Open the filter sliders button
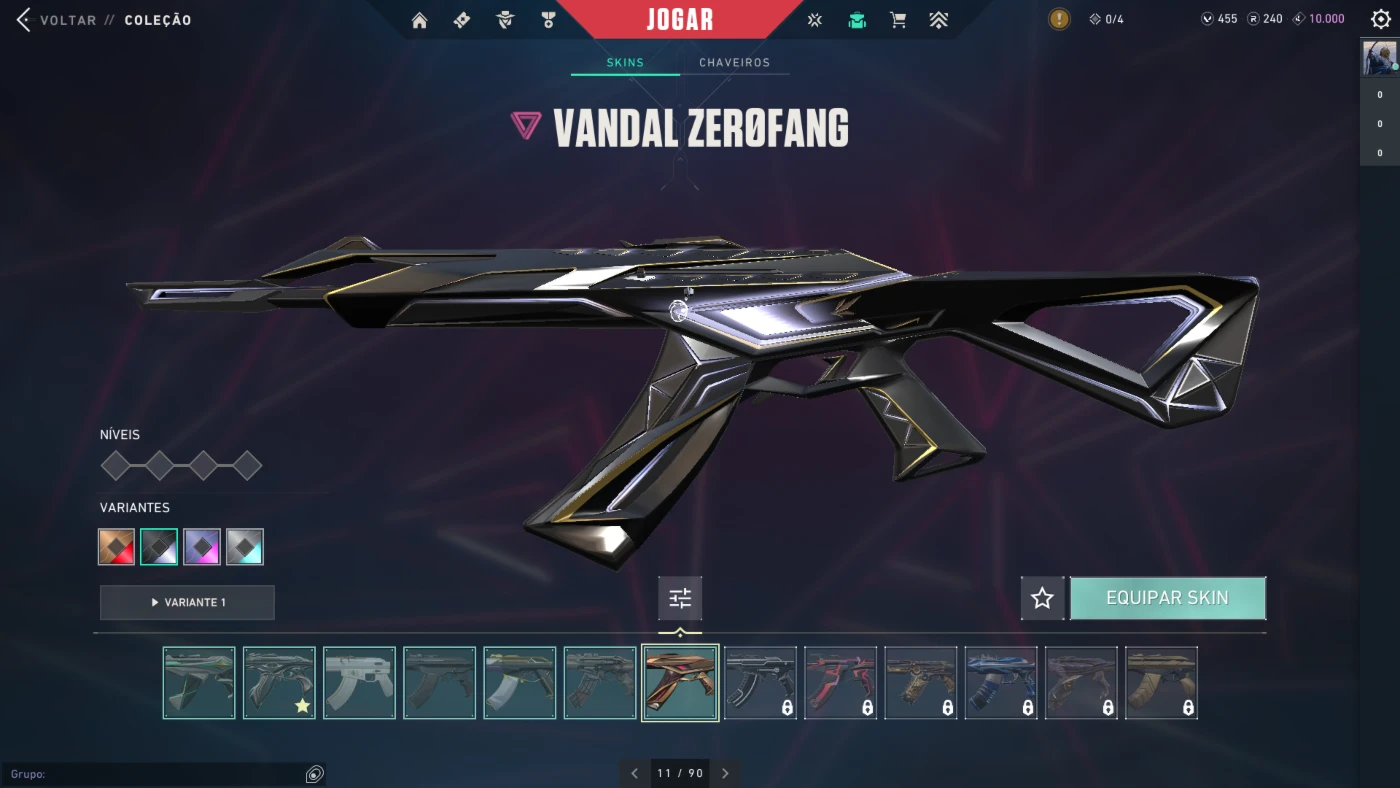Viewport: 1400px width, 788px height. (680, 598)
